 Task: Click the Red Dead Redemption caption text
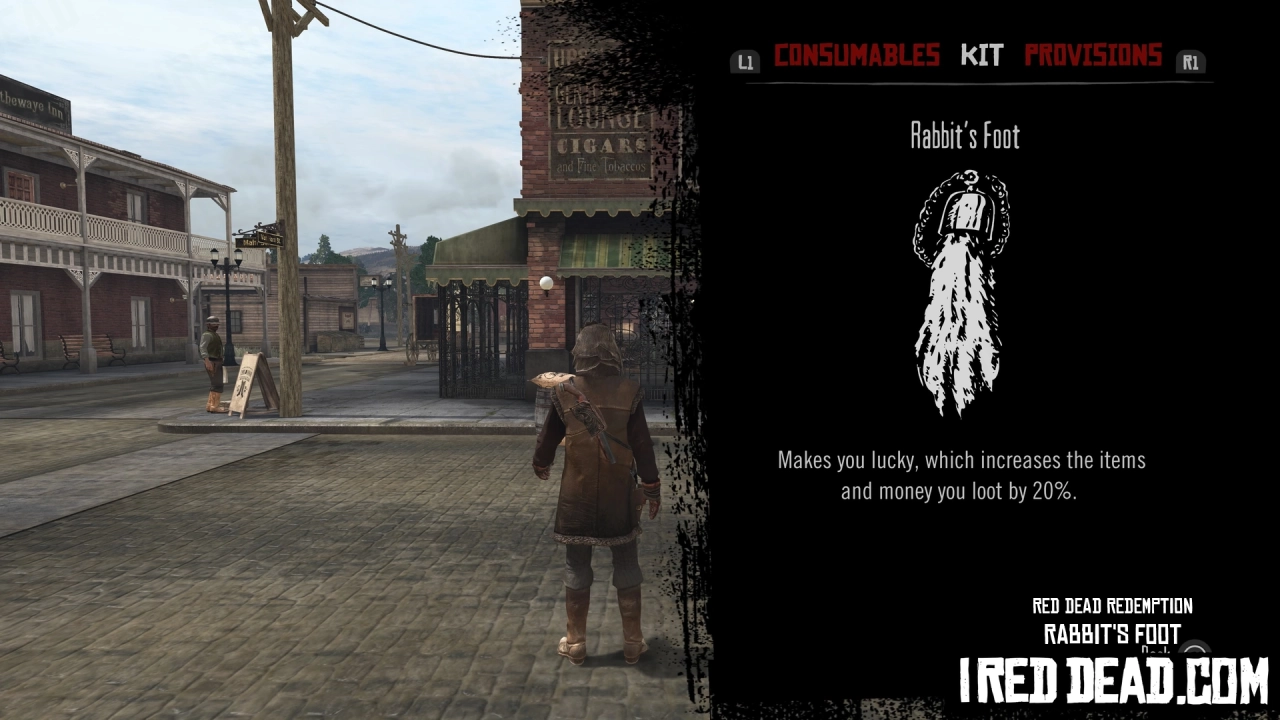click(1111, 606)
